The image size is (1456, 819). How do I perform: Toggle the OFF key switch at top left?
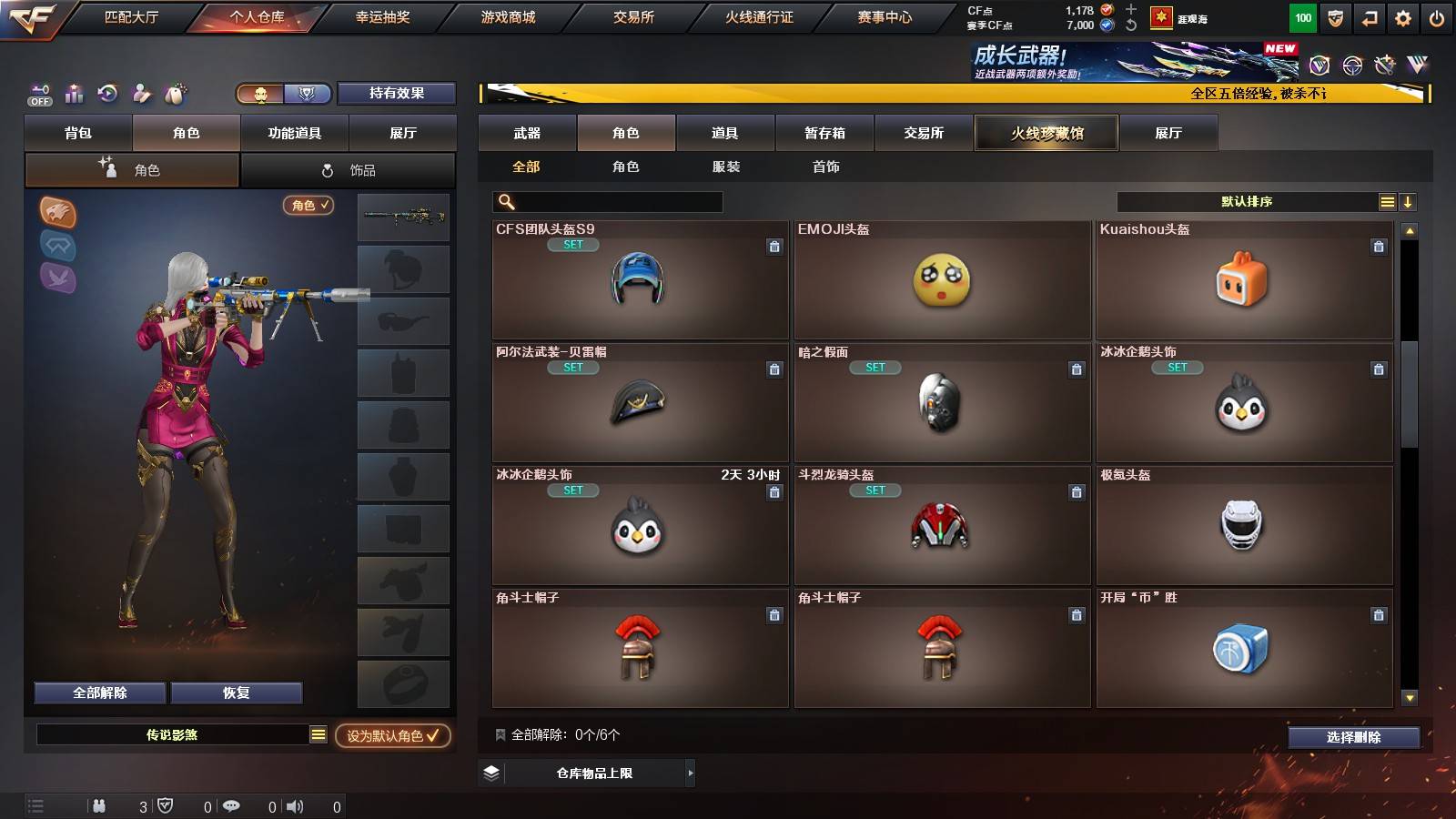click(38, 94)
